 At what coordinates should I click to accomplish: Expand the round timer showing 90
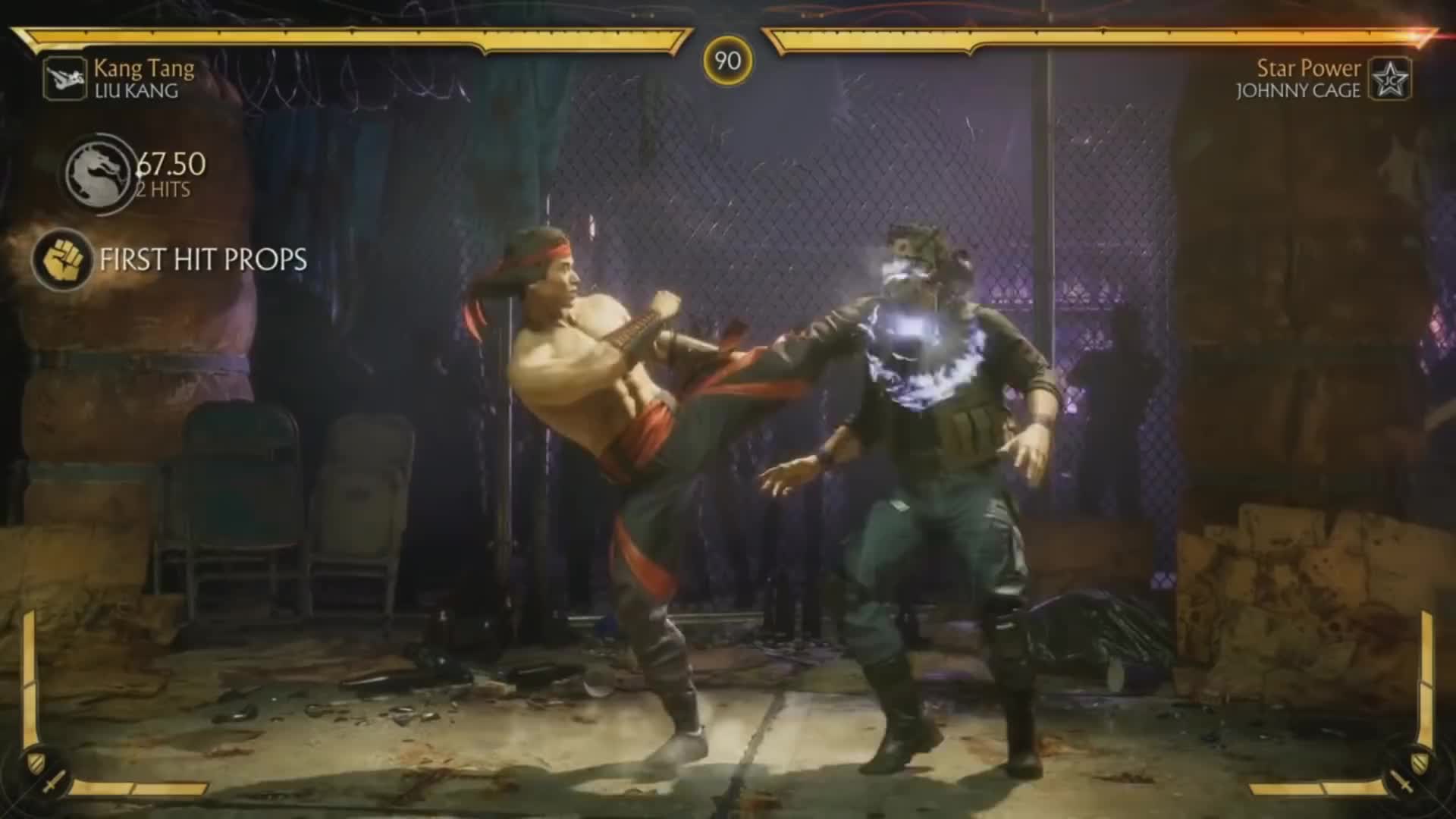[x=726, y=61]
